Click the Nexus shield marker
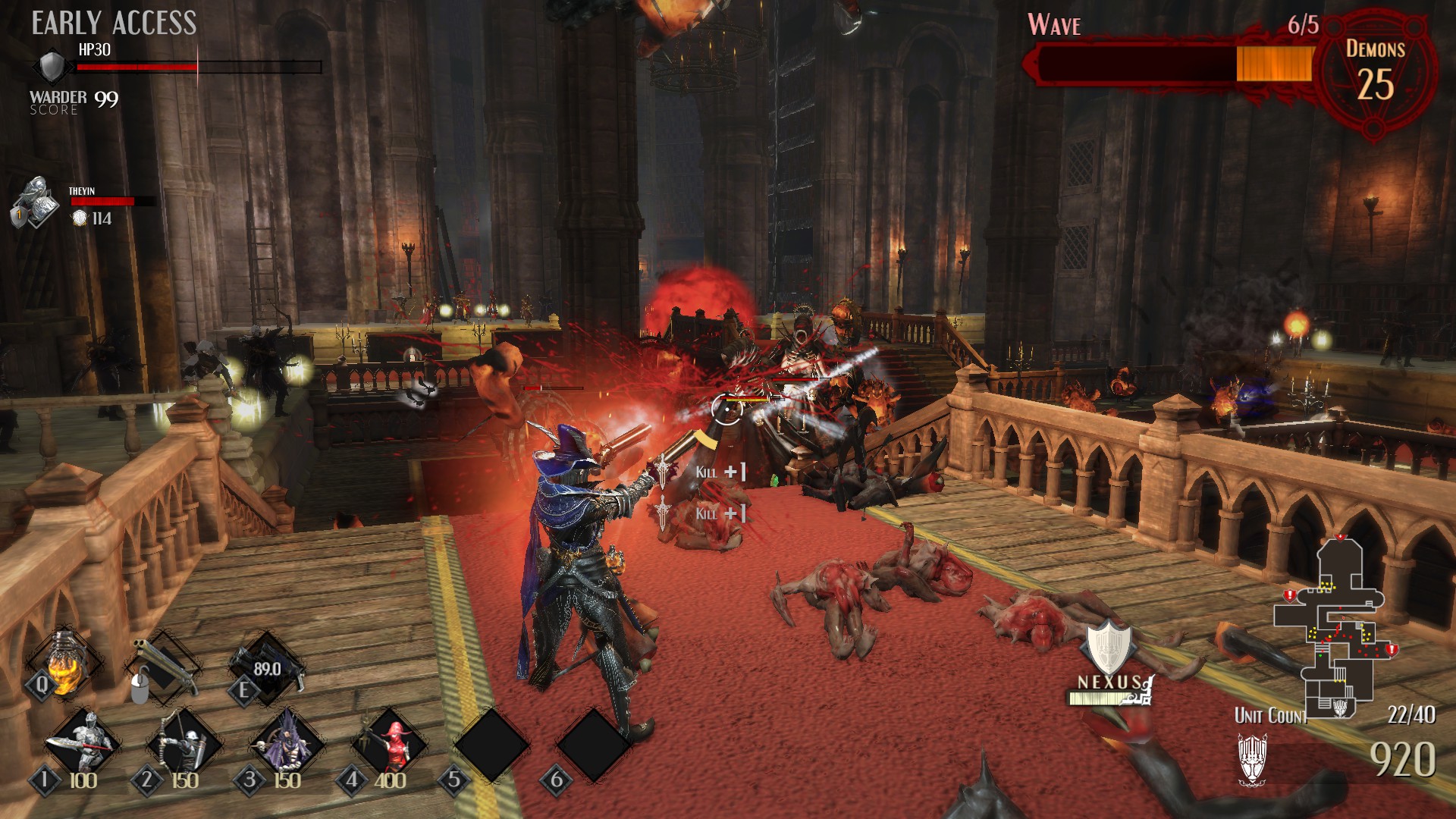Viewport: 1456px width, 819px height. click(x=1109, y=647)
